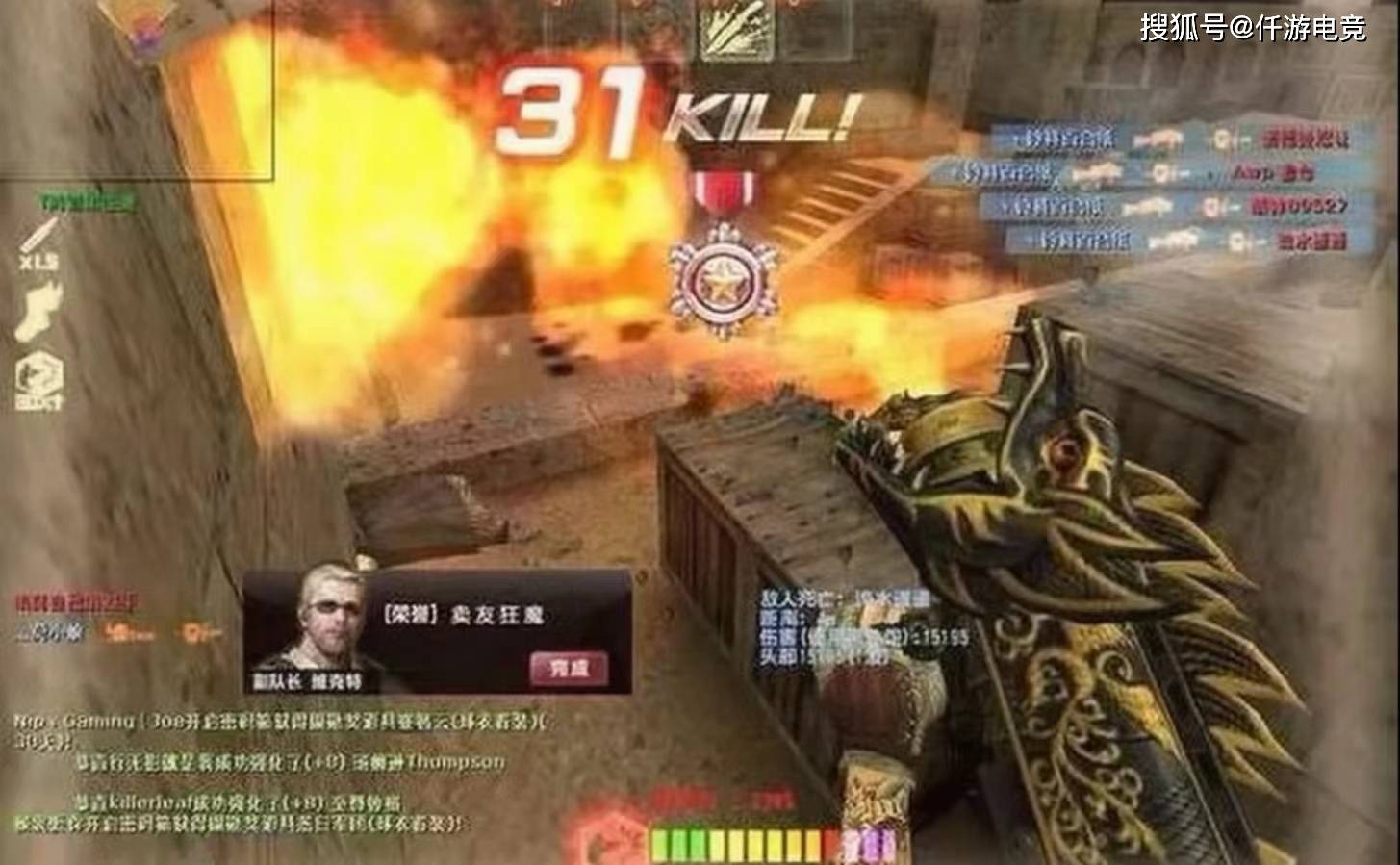The width and height of the screenshot is (1400, 865).
Task: Open the 搜狐号@仟游电竞 watermark
Action: click(1253, 29)
